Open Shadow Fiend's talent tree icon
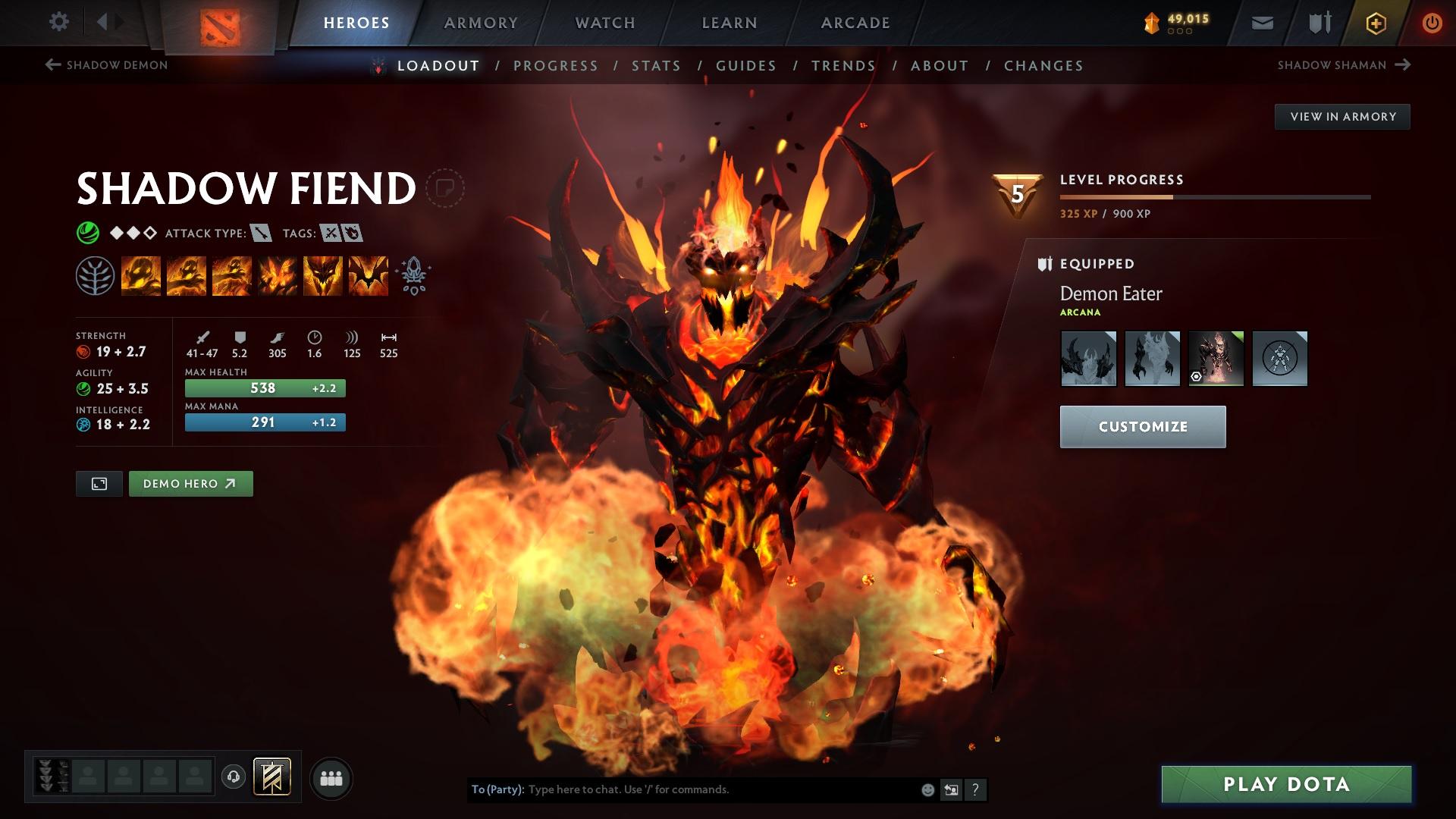Viewport: 1456px width, 819px height. pos(94,275)
